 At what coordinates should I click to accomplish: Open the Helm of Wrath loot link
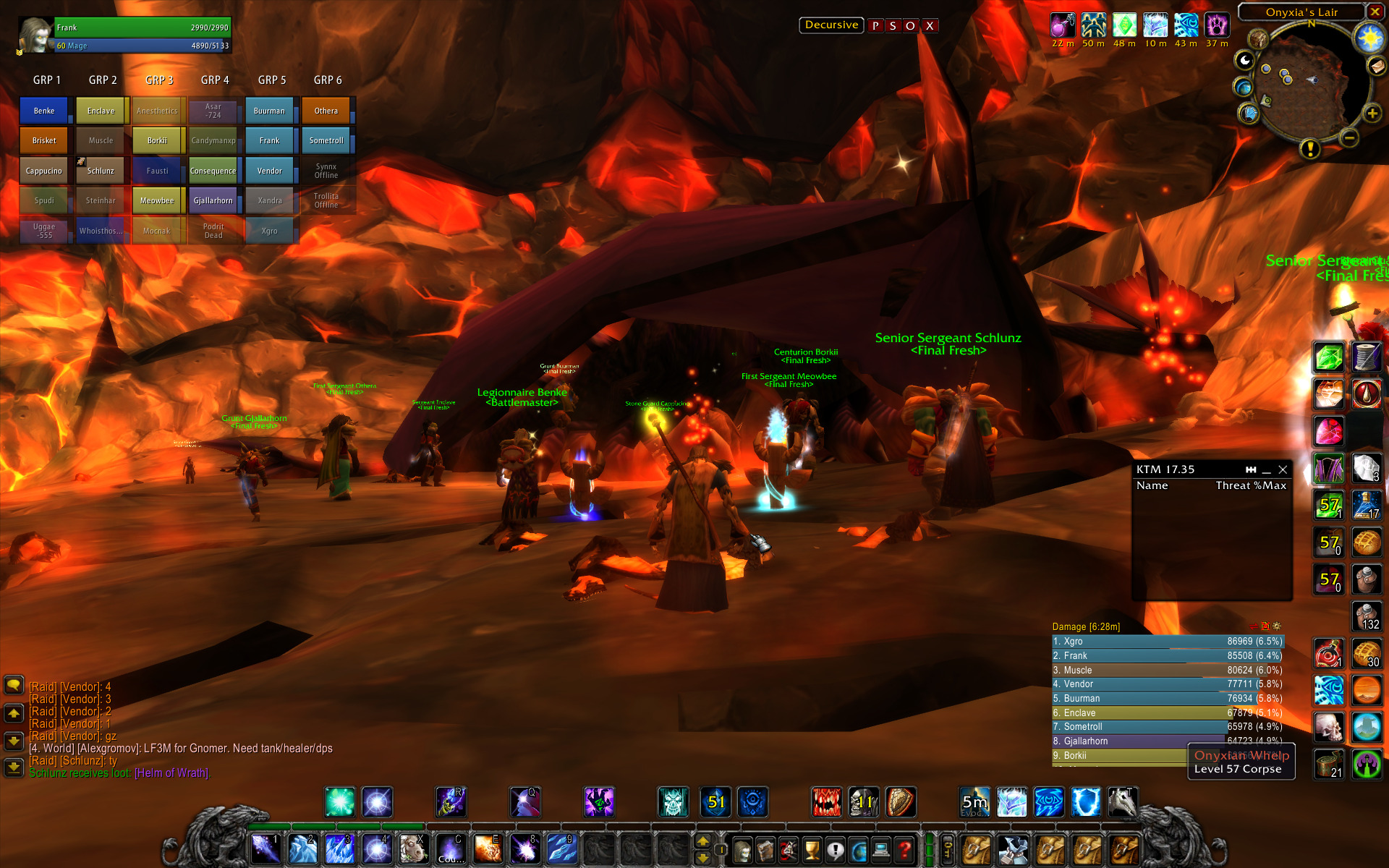(171, 773)
